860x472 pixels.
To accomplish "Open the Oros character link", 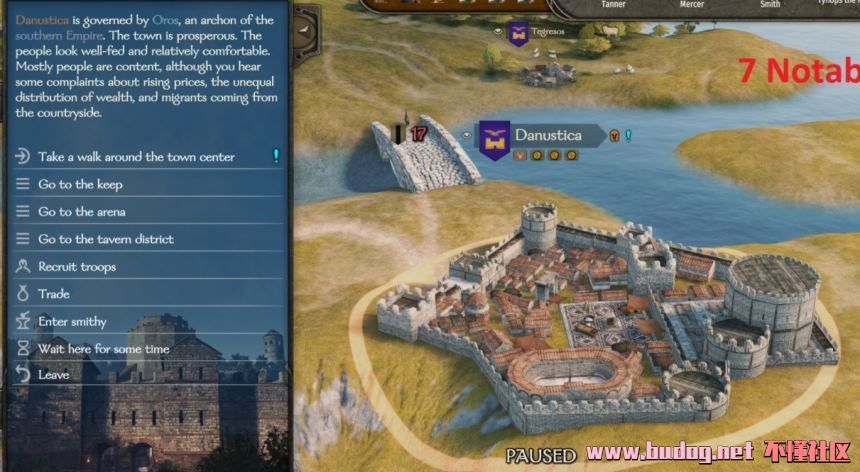I will [166, 19].
